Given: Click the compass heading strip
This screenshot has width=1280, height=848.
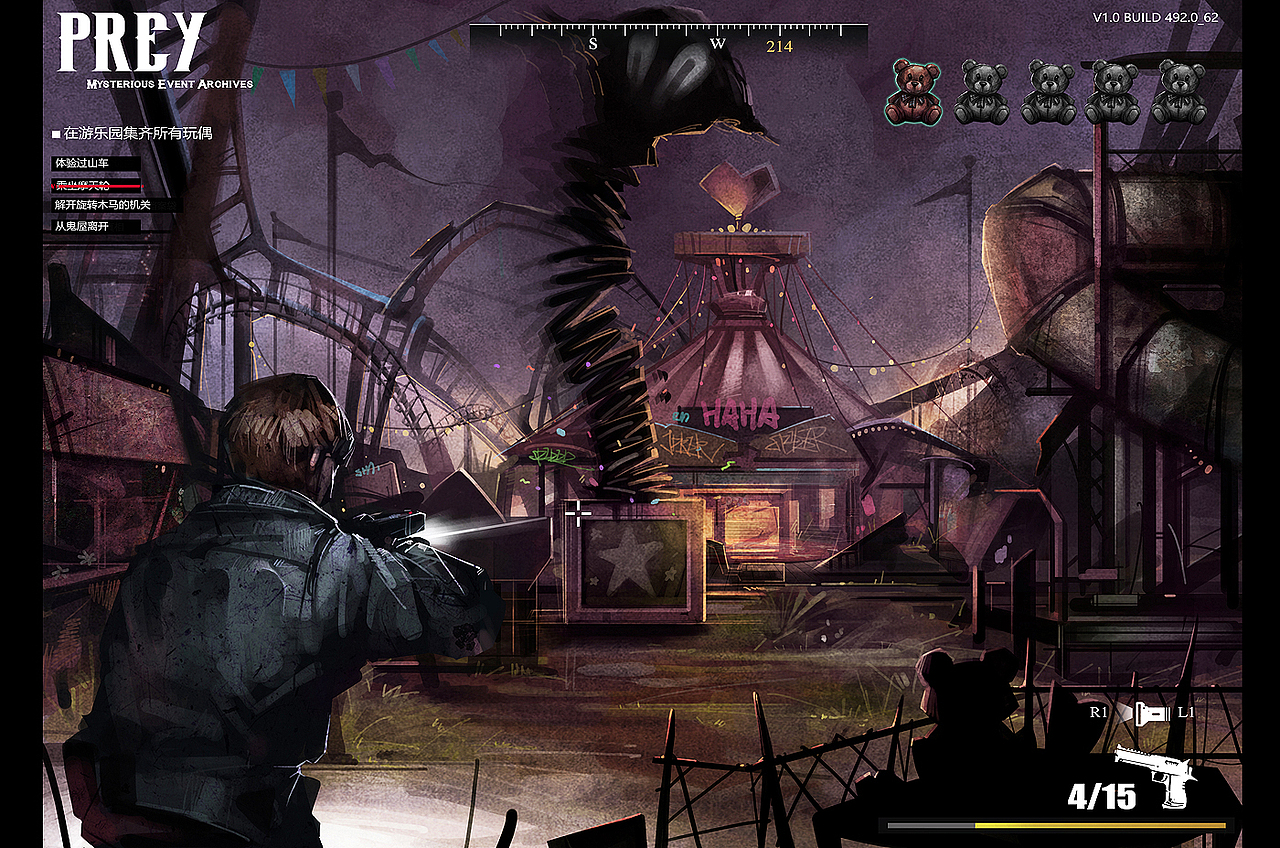Looking at the screenshot, I should pos(668,40).
